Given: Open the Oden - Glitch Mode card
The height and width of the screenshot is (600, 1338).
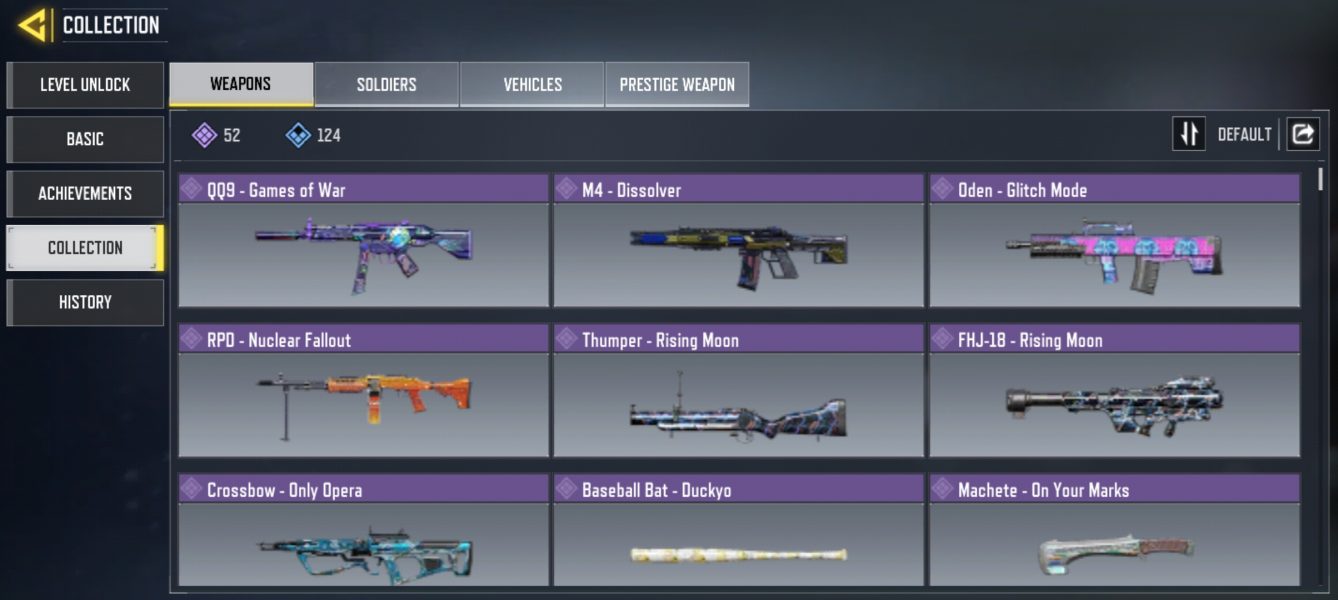Looking at the screenshot, I should coord(1114,242).
